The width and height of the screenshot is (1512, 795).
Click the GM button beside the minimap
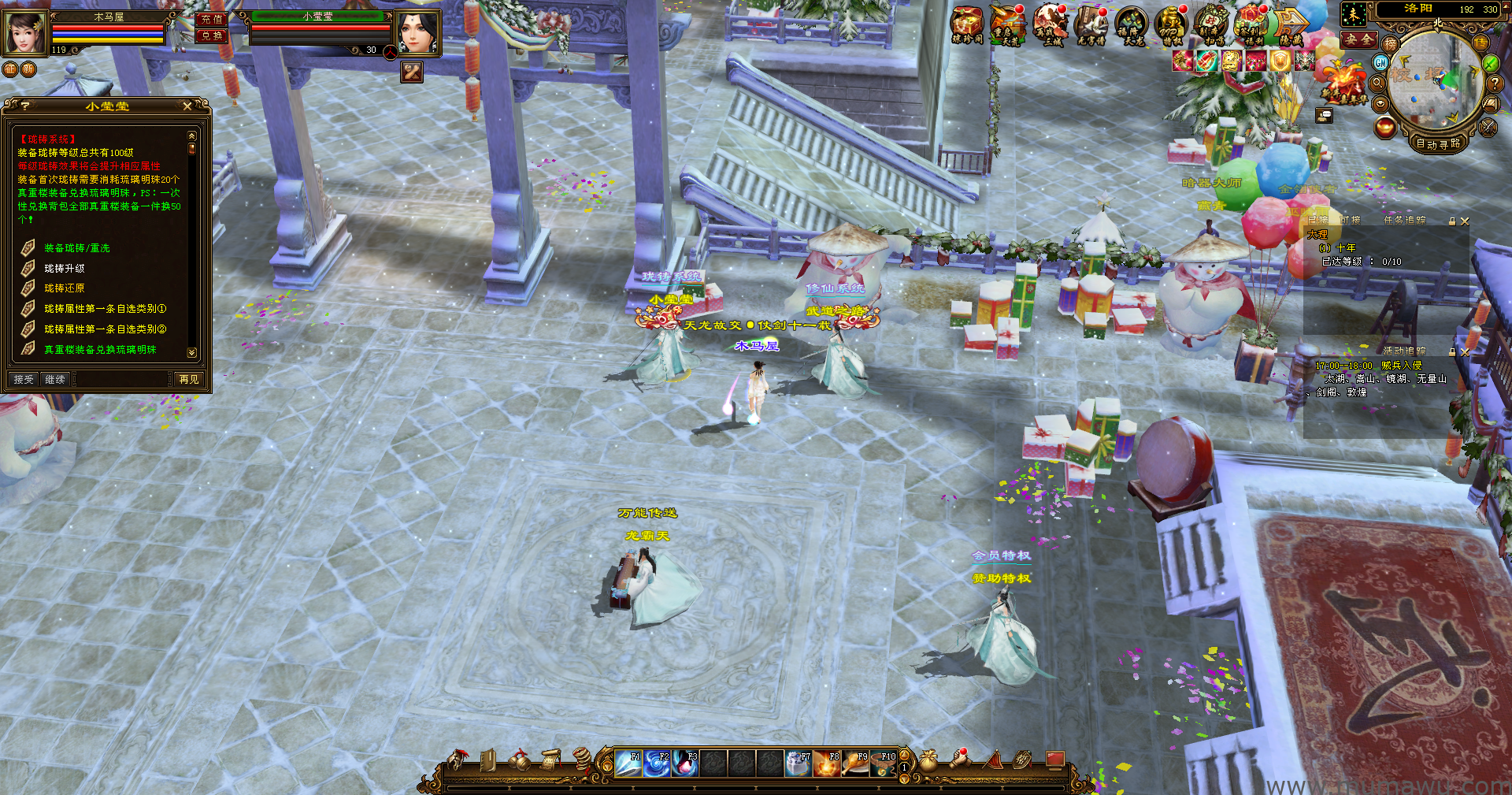1380,62
